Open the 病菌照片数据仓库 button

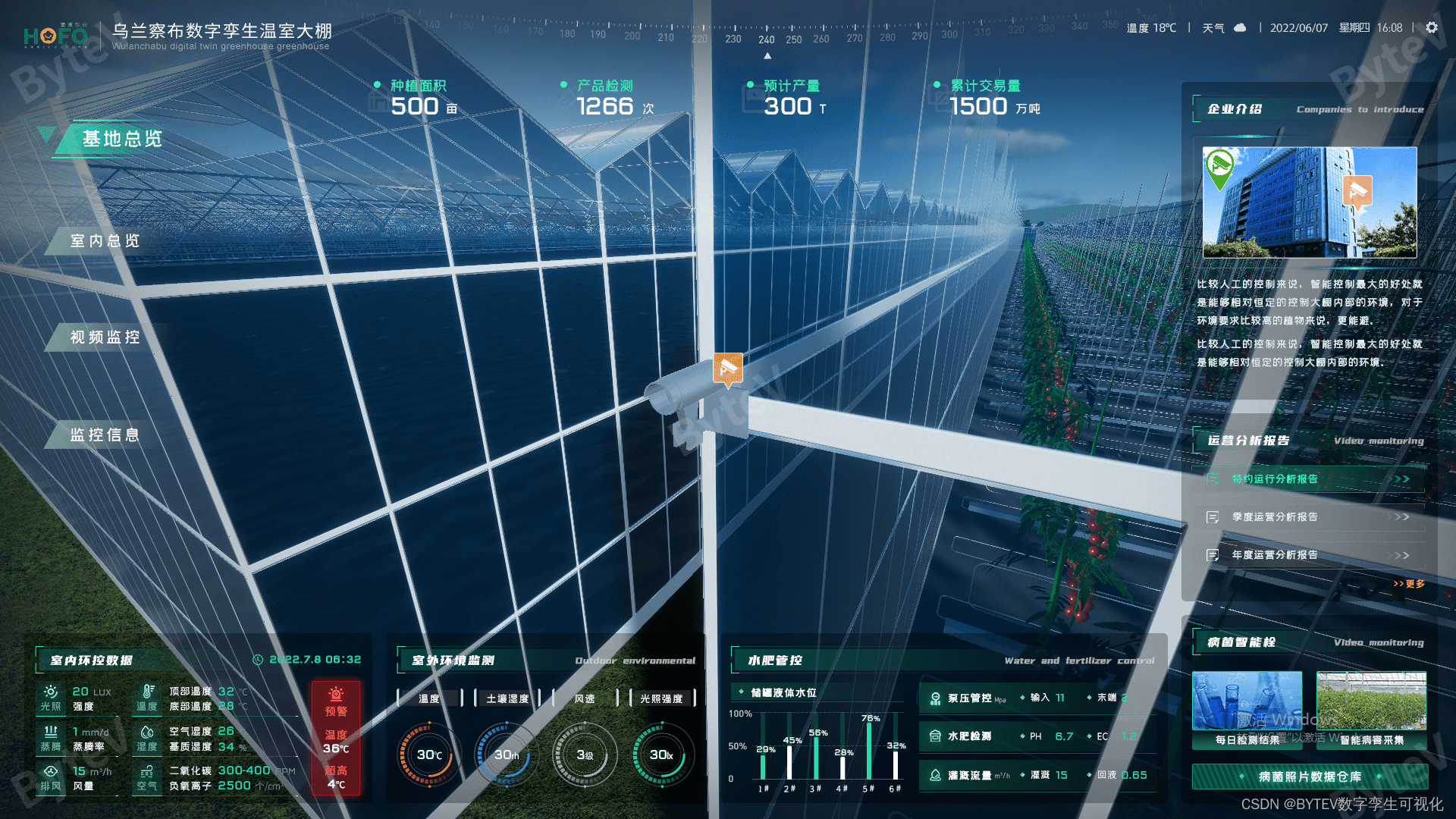pyautogui.click(x=1310, y=777)
